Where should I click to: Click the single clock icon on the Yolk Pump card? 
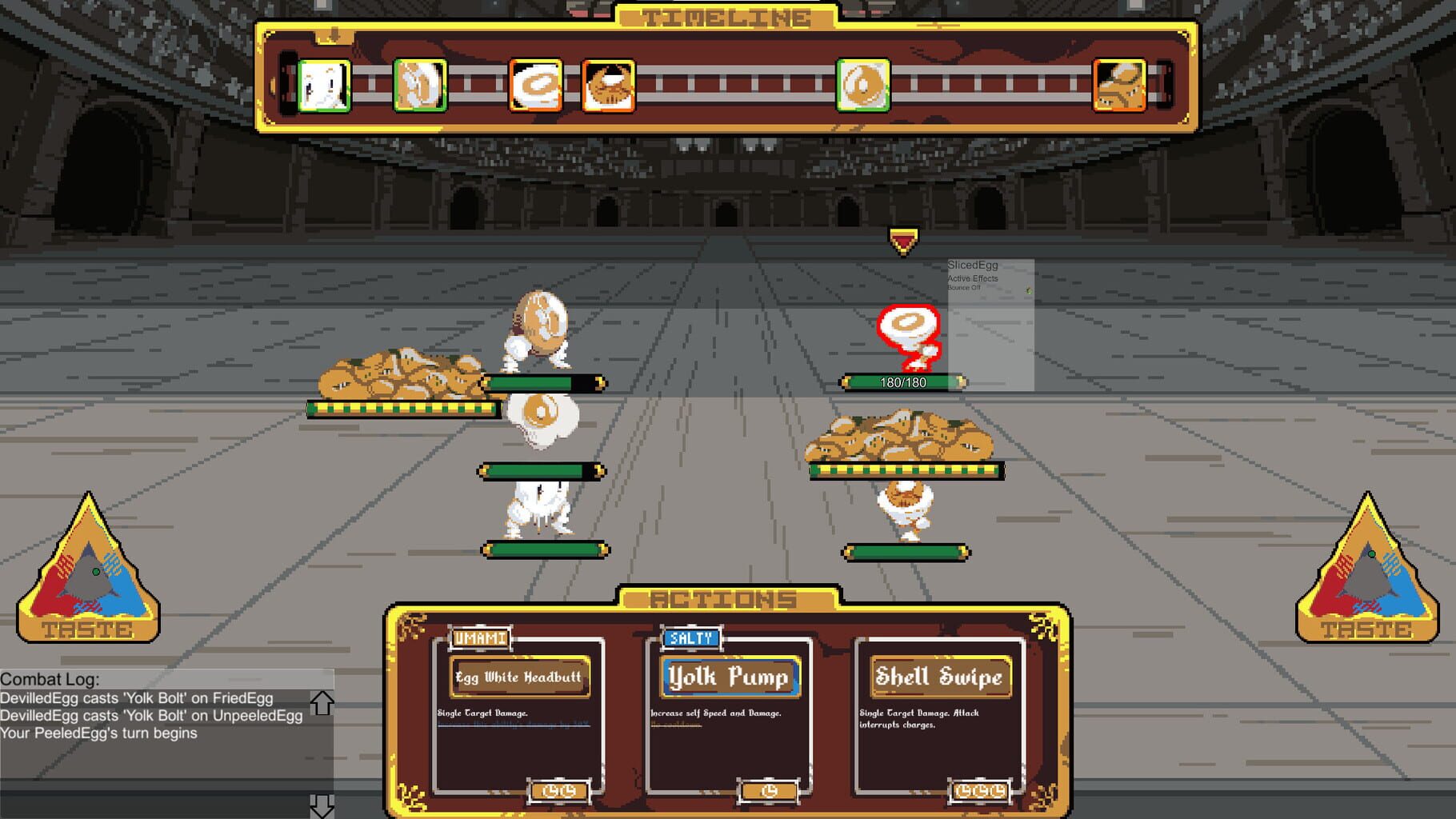pyautogui.click(x=769, y=790)
